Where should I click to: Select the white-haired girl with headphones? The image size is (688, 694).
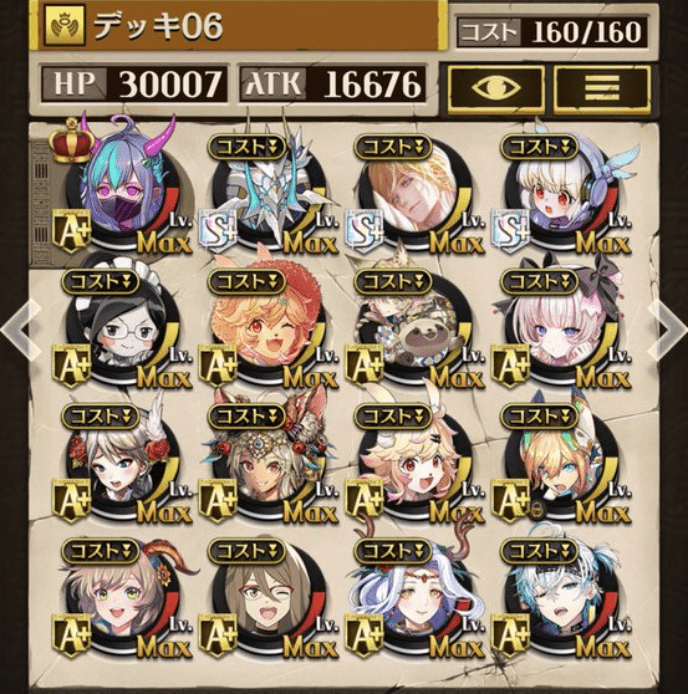point(560,195)
